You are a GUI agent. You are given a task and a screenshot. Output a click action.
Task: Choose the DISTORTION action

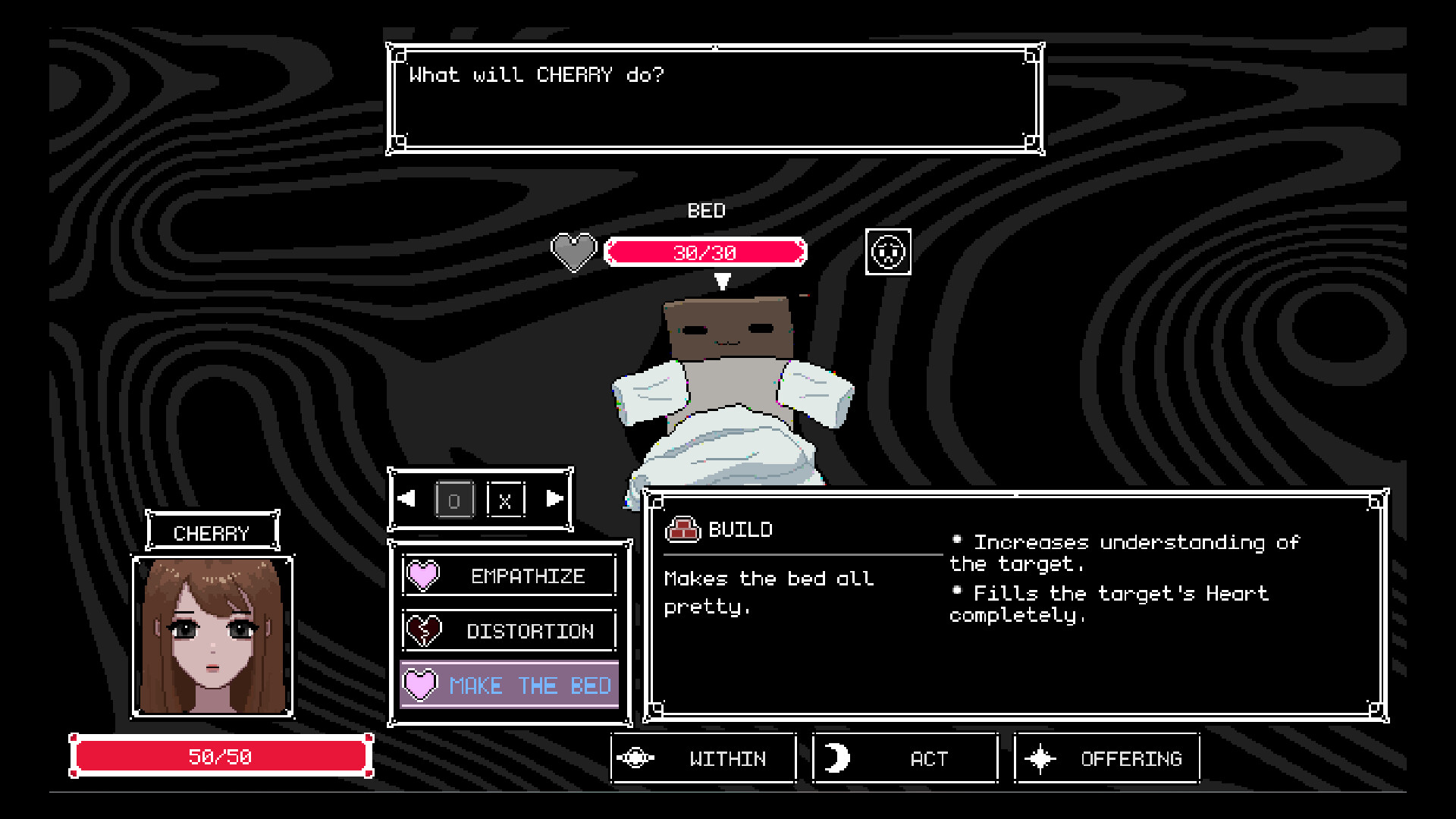pos(530,630)
